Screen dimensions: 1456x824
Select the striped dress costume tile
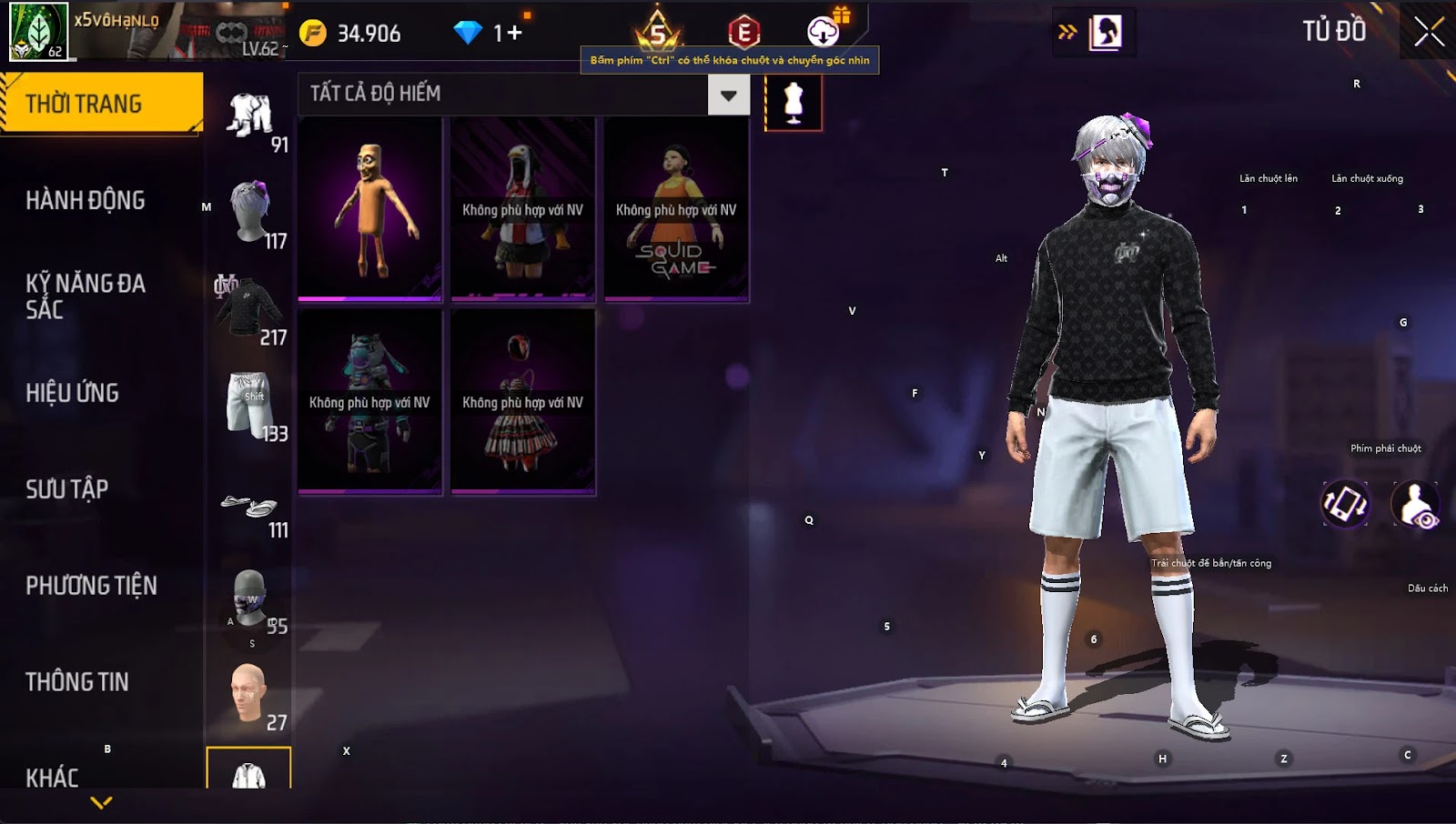point(522,402)
